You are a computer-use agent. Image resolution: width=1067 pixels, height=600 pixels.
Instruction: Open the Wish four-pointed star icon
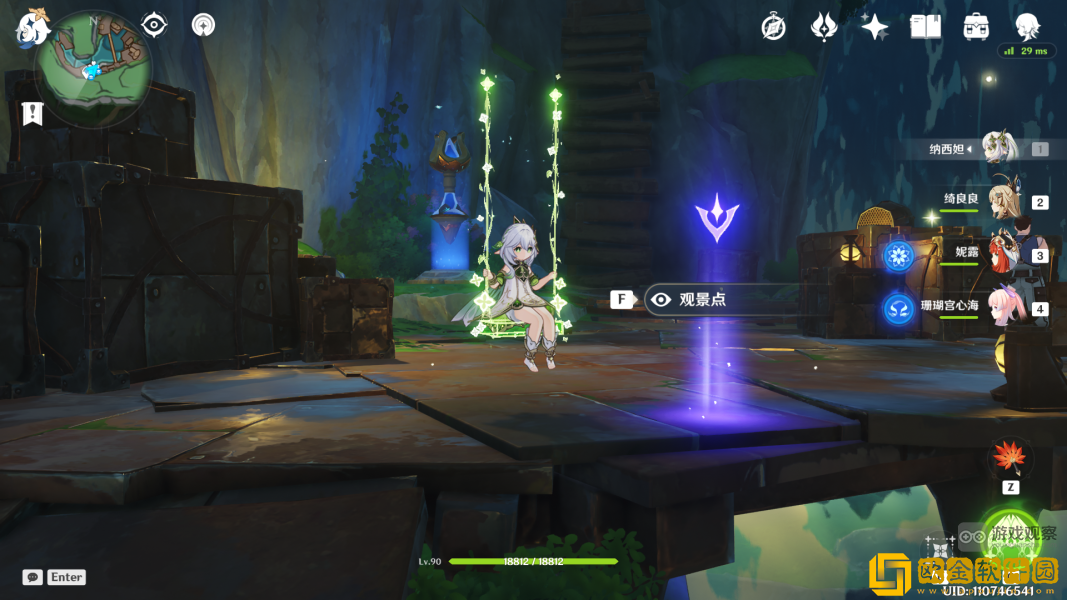click(875, 27)
